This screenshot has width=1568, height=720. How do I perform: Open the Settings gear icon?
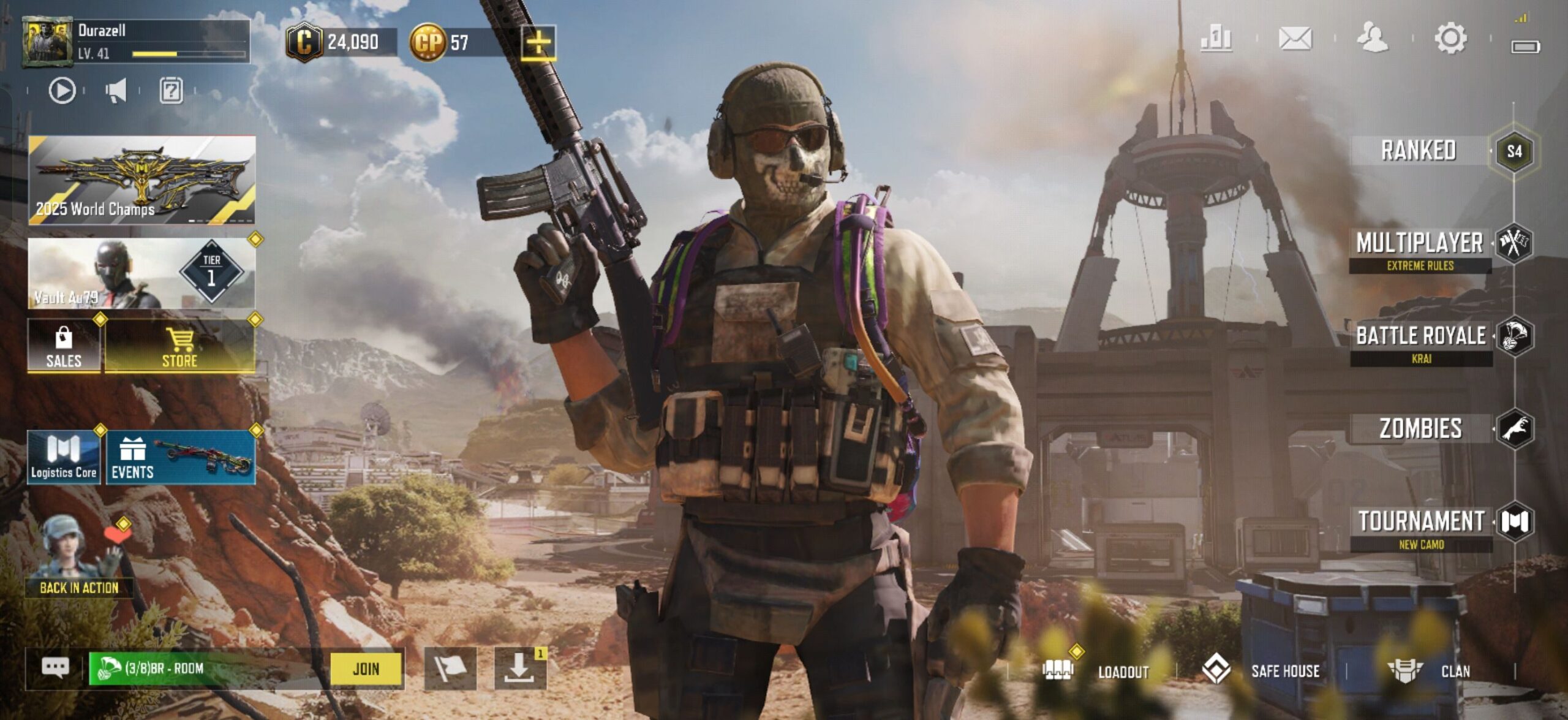[x=1450, y=39]
